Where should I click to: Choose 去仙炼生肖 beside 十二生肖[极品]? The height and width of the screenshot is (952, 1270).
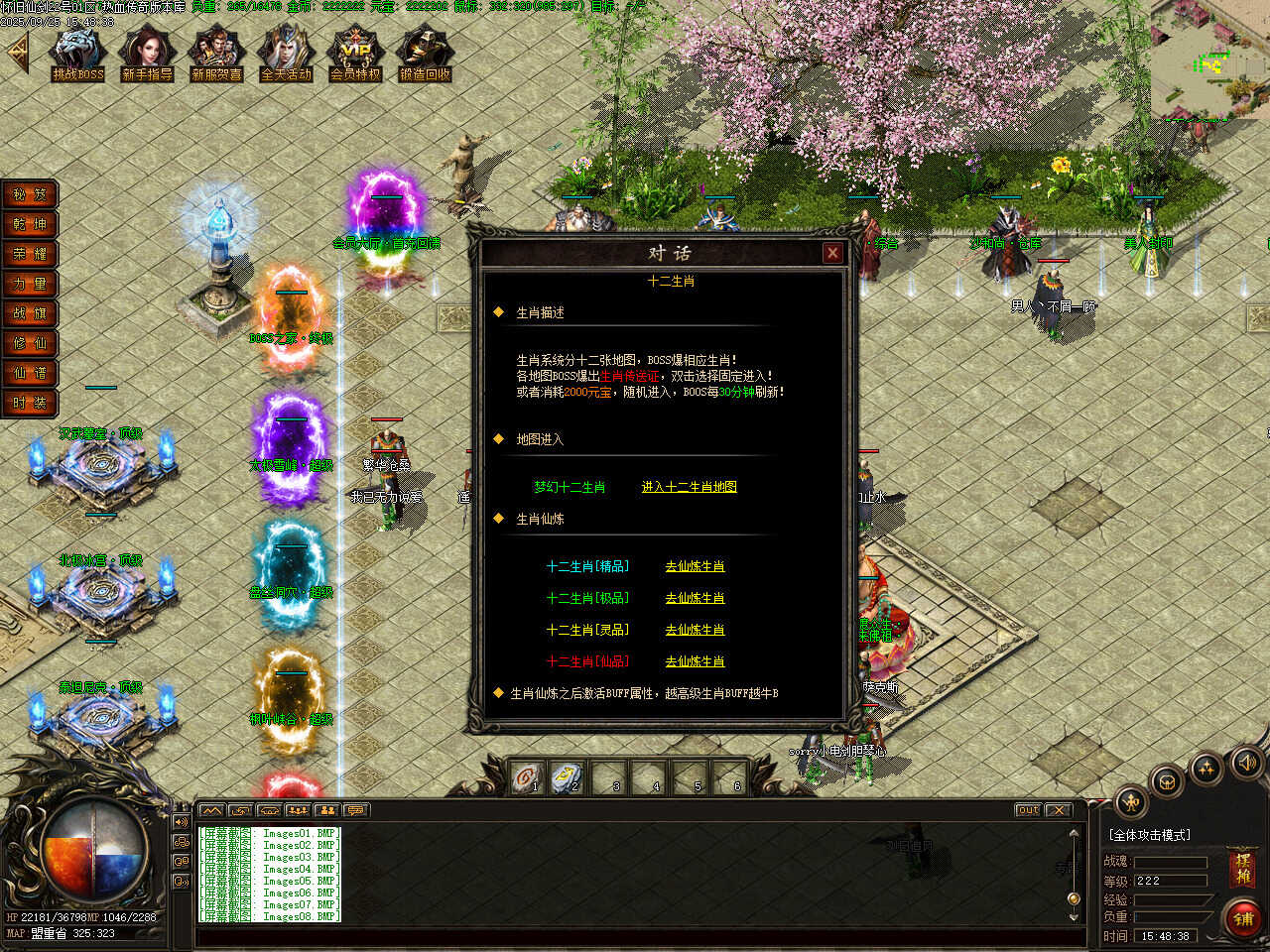pyautogui.click(x=695, y=598)
